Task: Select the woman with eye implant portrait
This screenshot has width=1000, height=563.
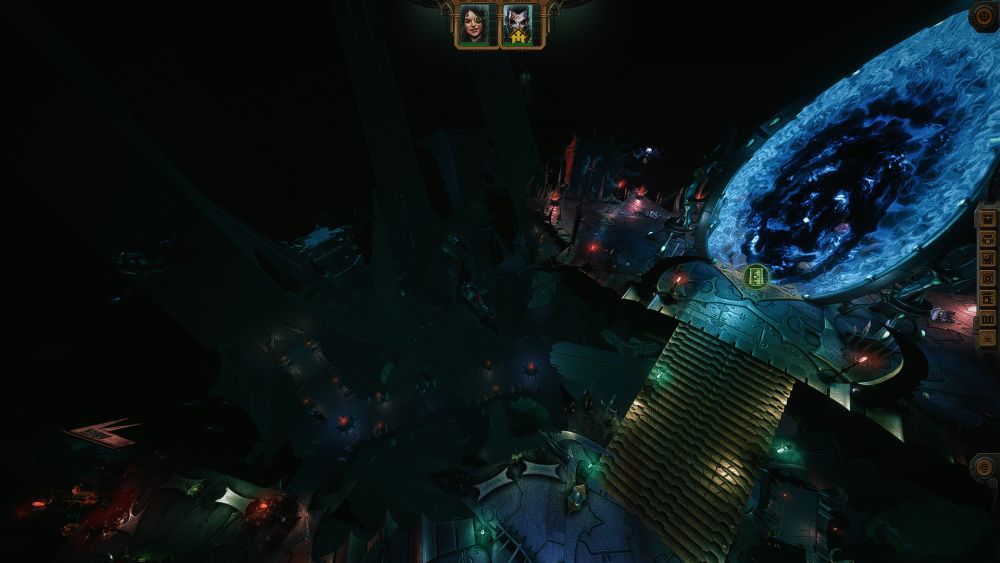Action: [x=475, y=25]
